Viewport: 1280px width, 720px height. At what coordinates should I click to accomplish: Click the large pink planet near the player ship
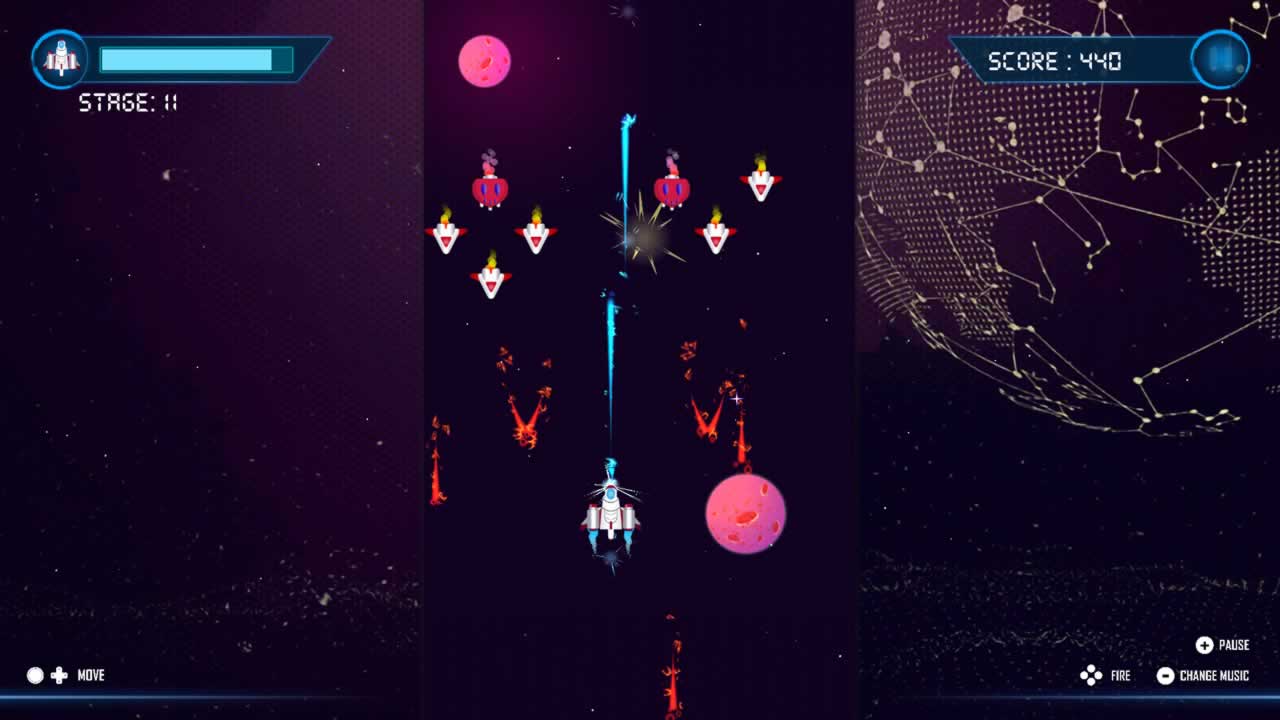coord(747,513)
